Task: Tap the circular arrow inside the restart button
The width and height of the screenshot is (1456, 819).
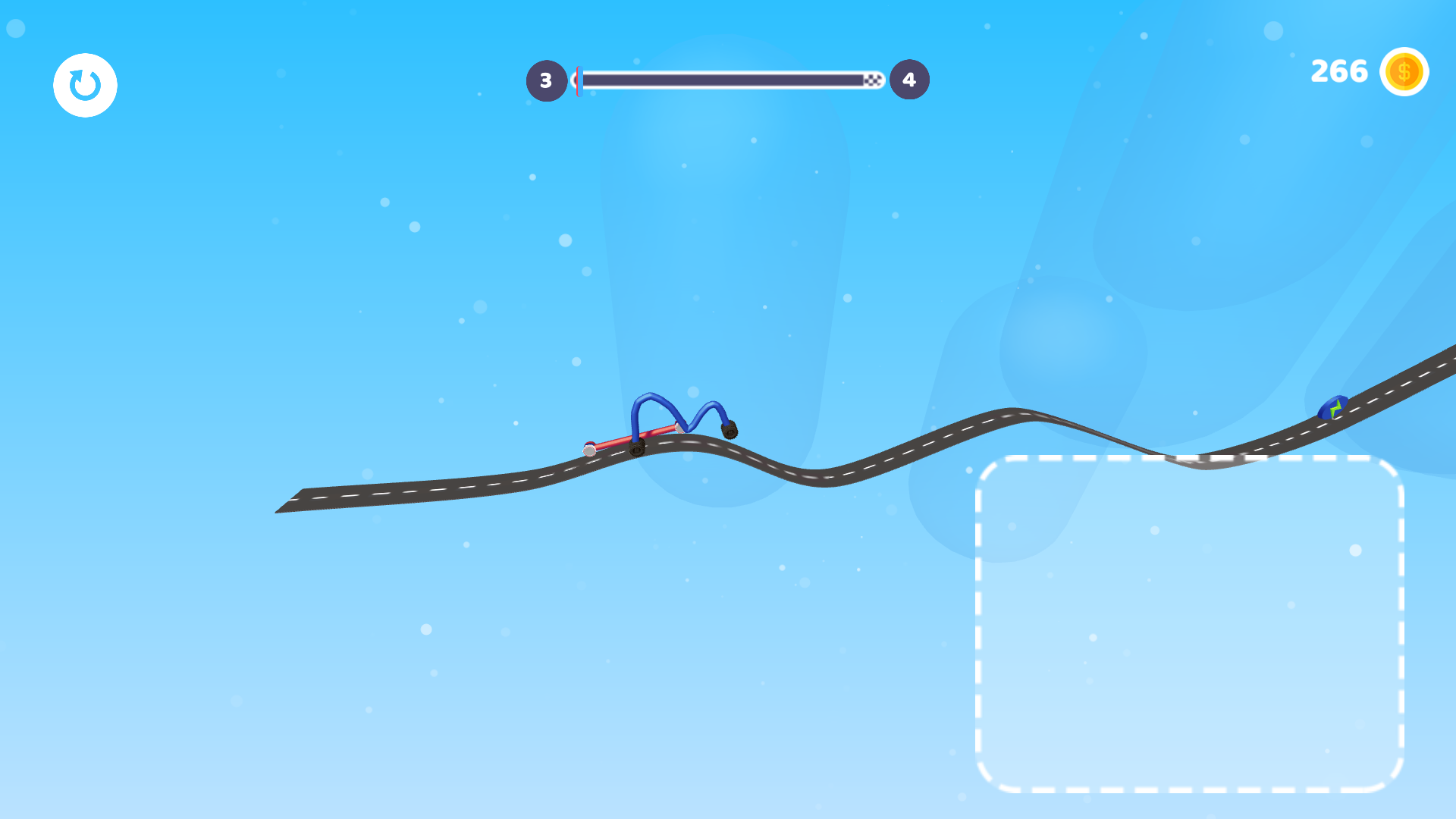Action: tap(85, 85)
